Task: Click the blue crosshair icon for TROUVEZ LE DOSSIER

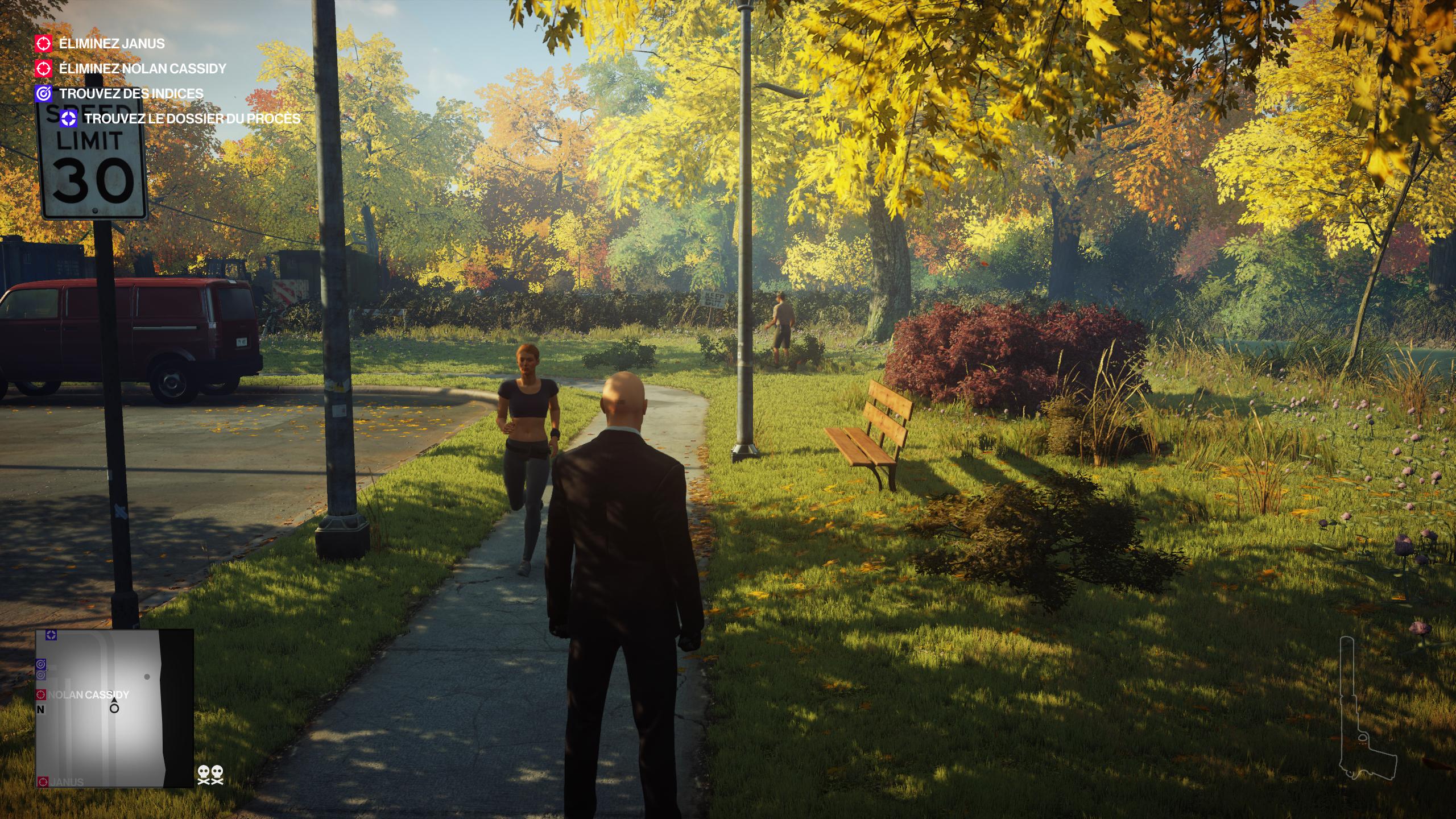Action: (68, 118)
